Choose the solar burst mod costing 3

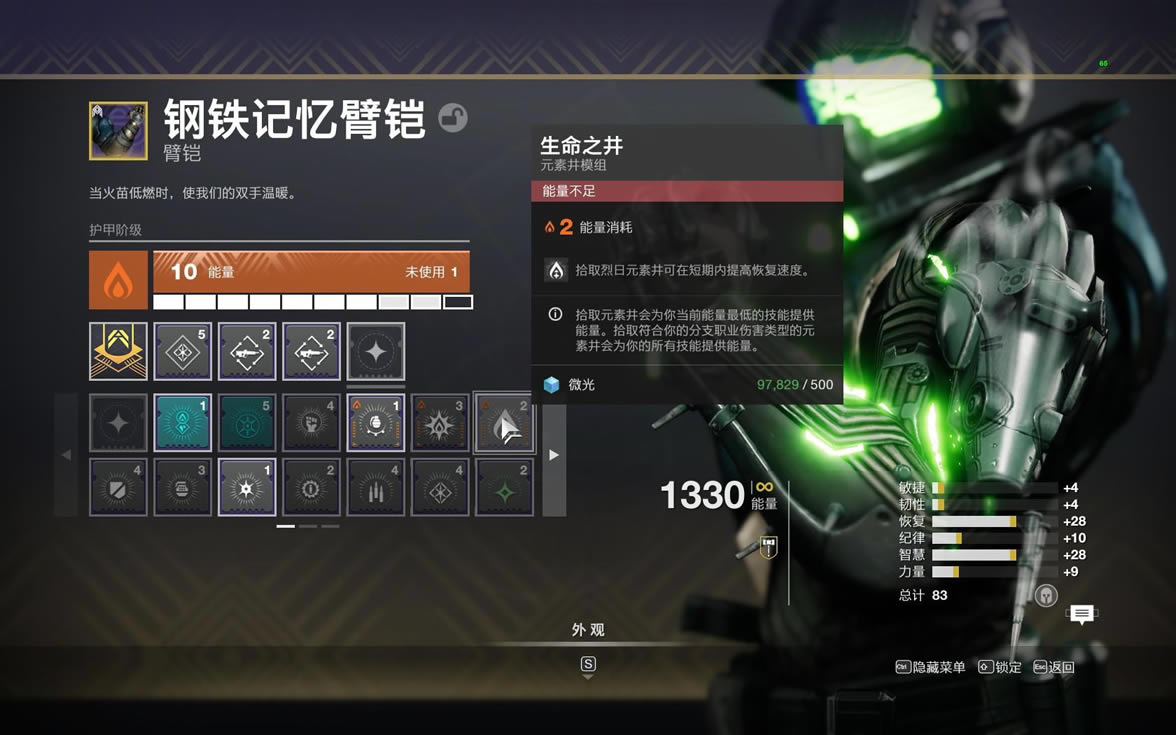tap(439, 423)
